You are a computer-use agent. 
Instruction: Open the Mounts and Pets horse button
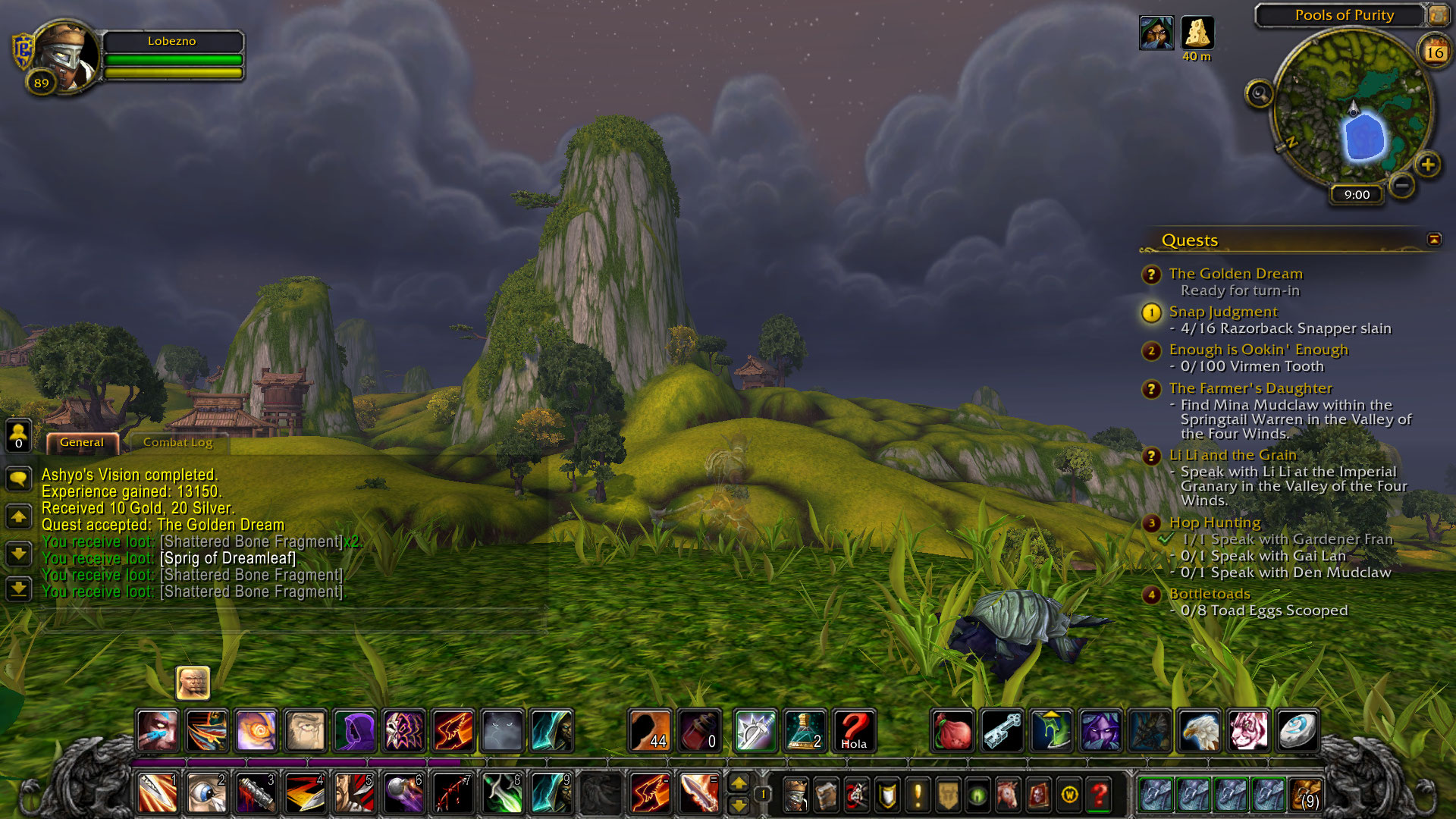(x=1008, y=795)
